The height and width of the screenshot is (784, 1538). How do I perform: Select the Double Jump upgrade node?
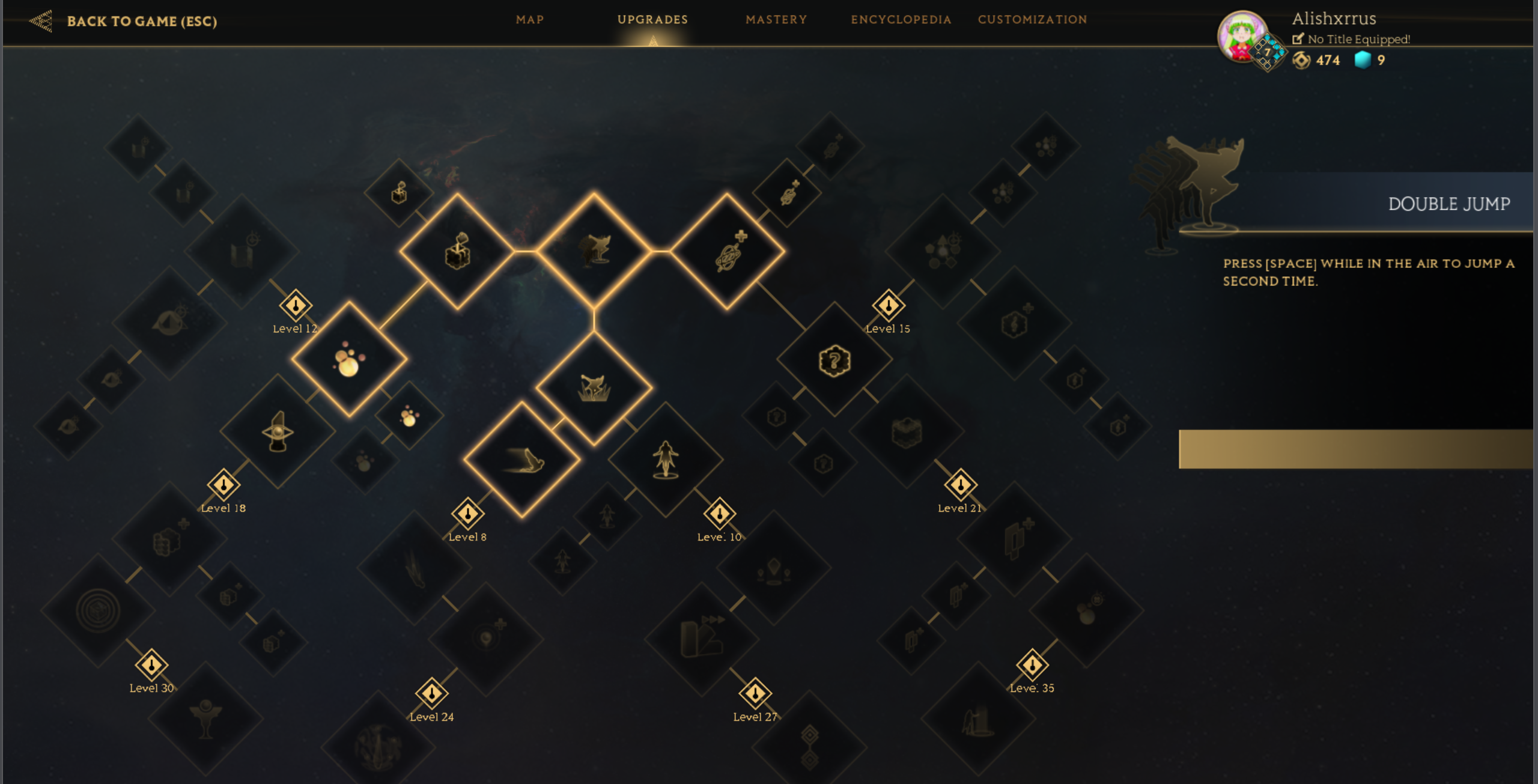click(594, 250)
